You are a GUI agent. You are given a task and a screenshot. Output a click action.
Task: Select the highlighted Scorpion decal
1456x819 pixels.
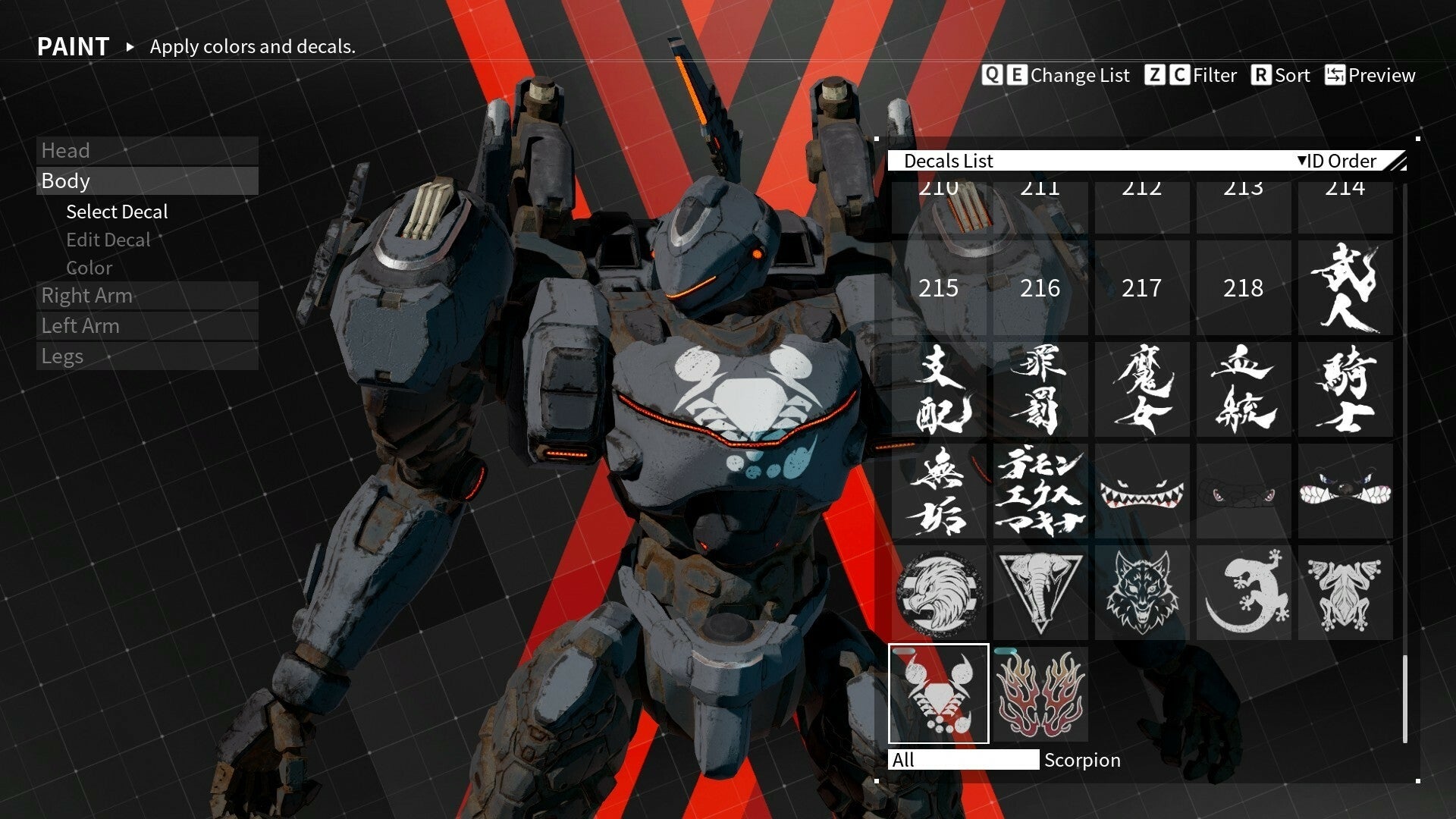938,694
